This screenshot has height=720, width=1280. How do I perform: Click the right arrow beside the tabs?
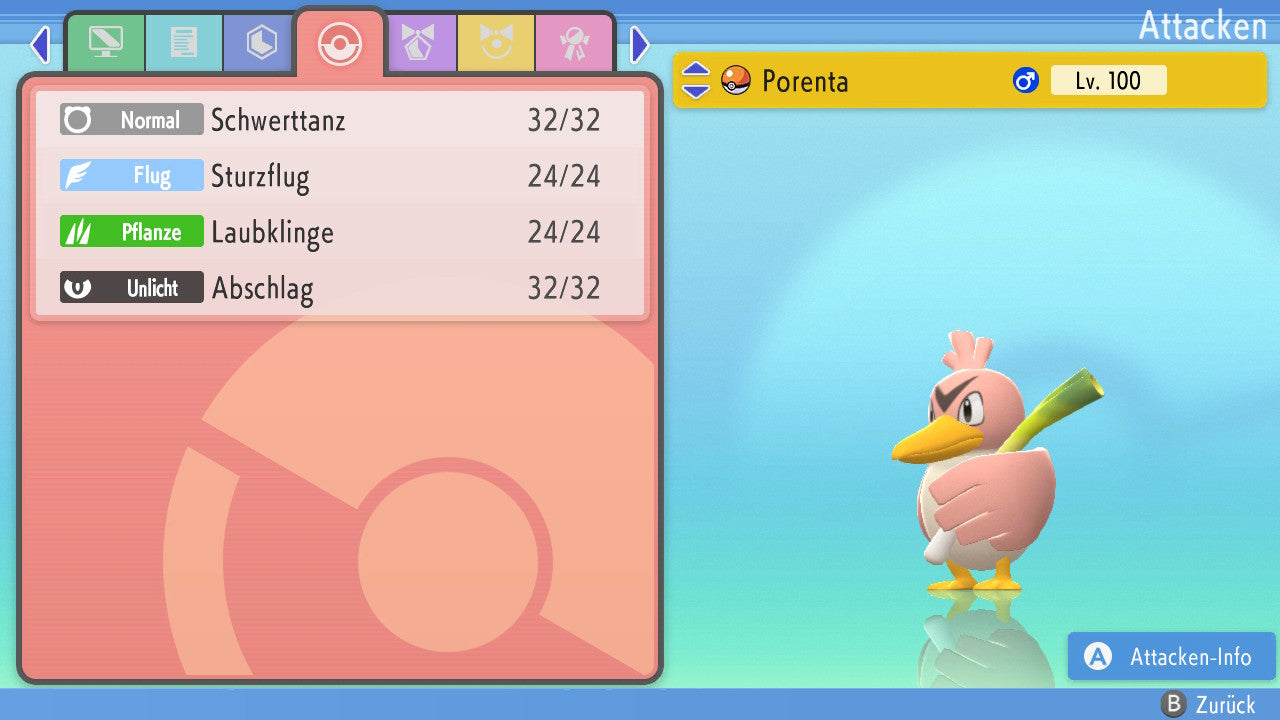[x=640, y=44]
